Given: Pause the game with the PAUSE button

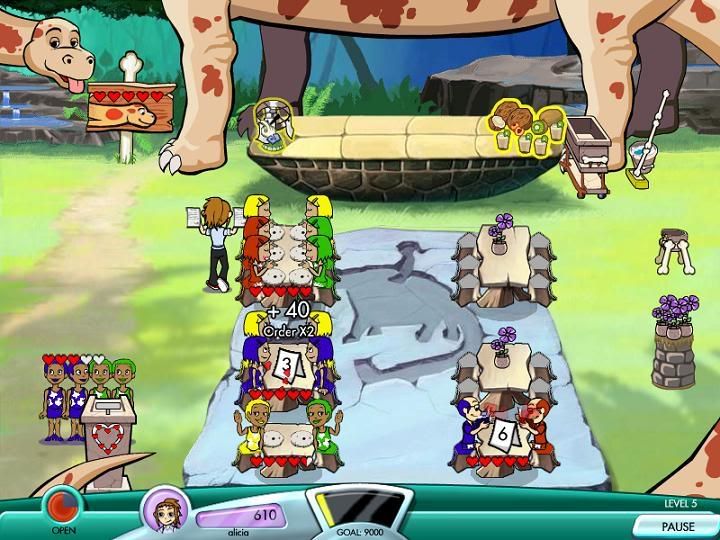Looking at the screenshot, I should [x=676, y=525].
